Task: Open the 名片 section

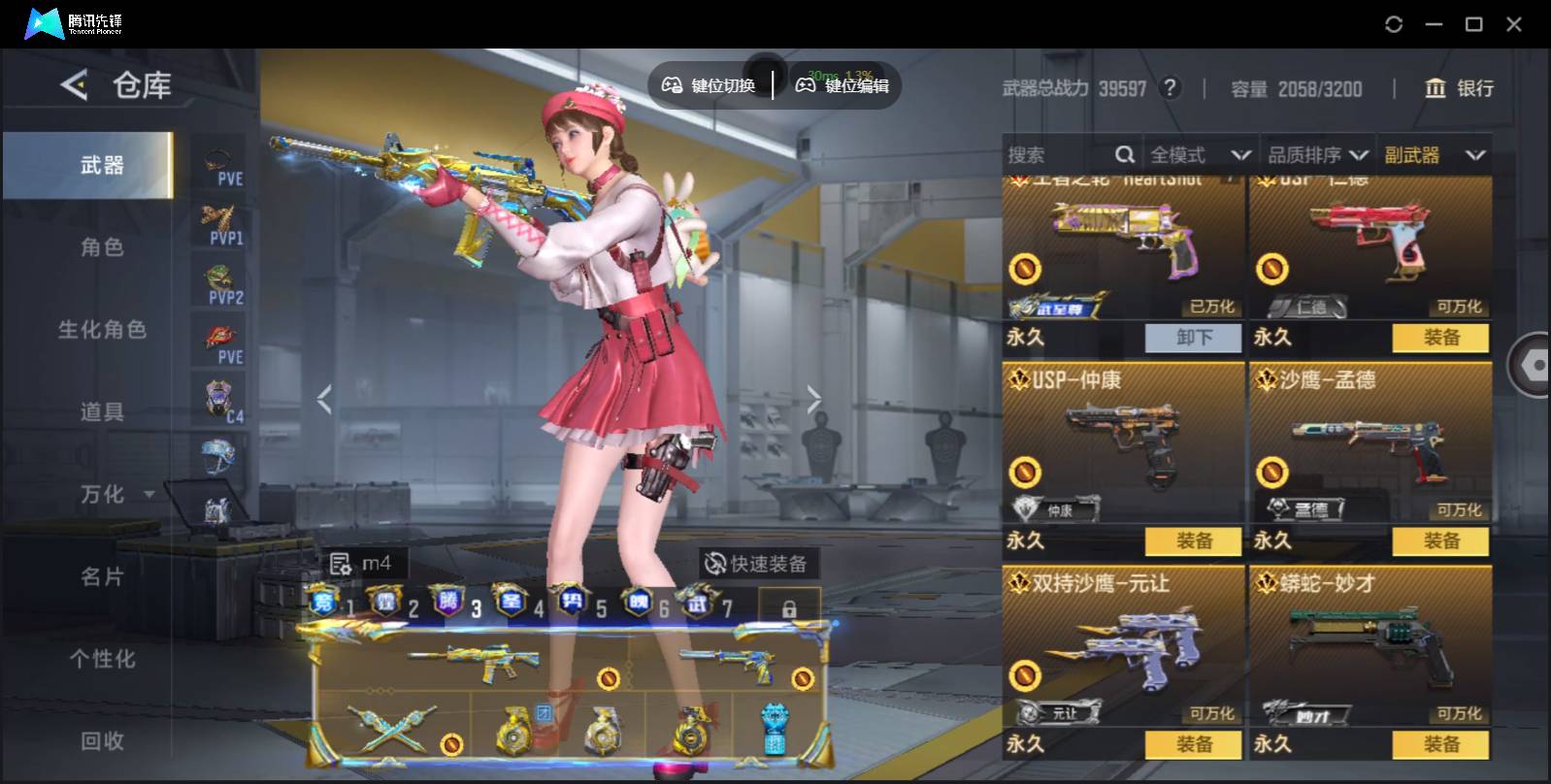Action: coord(102,577)
